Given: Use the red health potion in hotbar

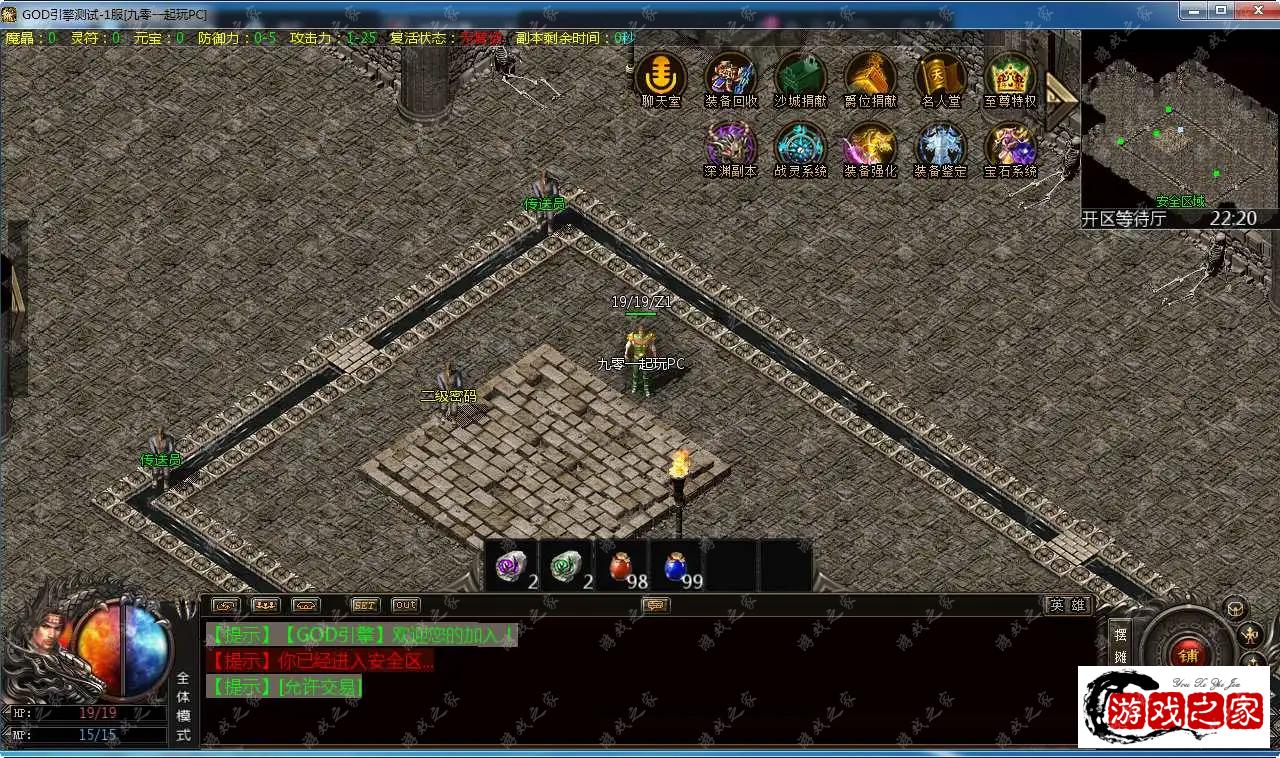Looking at the screenshot, I should (622, 566).
